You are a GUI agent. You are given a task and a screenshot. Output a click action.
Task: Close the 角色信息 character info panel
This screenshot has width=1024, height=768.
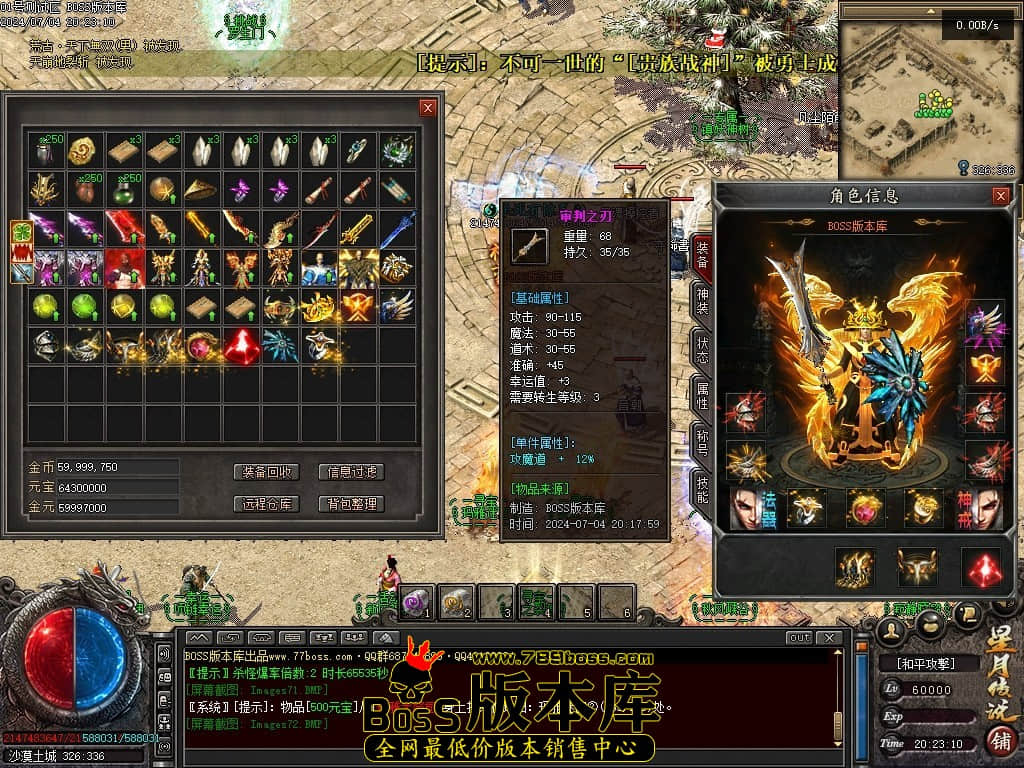click(x=1000, y=196)
